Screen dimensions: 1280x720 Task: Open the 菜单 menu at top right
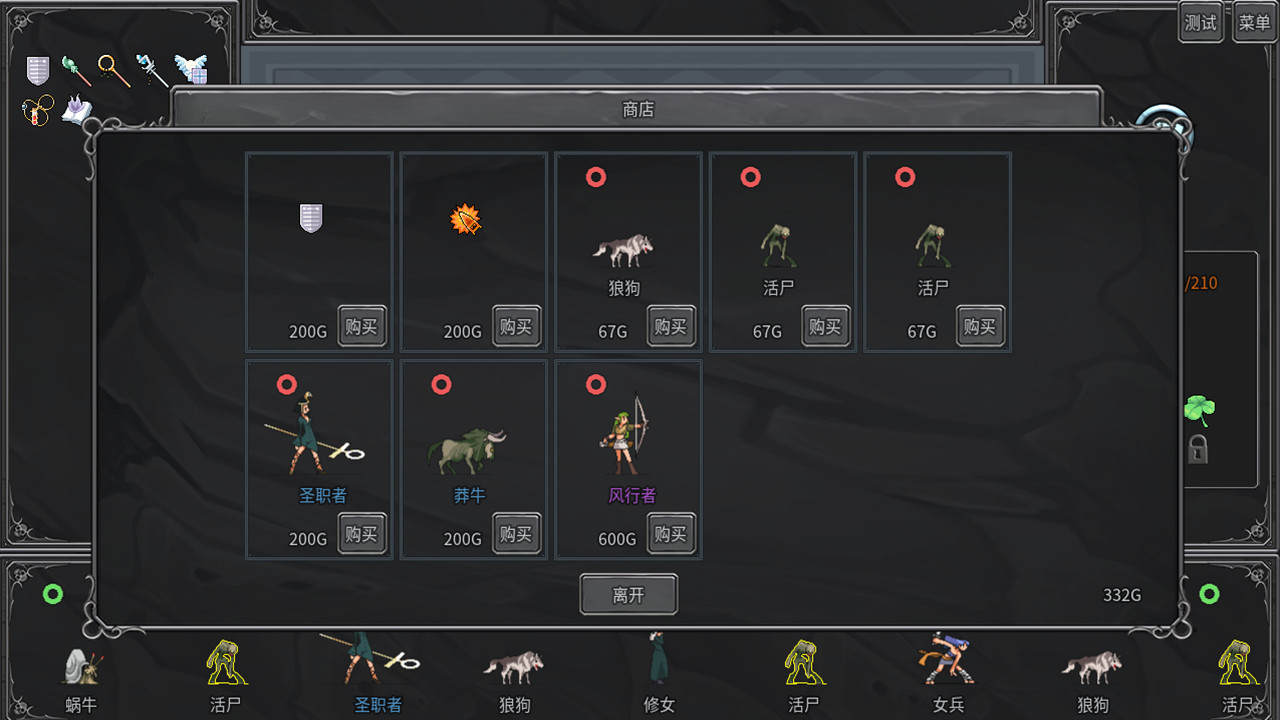[1253, 23]
